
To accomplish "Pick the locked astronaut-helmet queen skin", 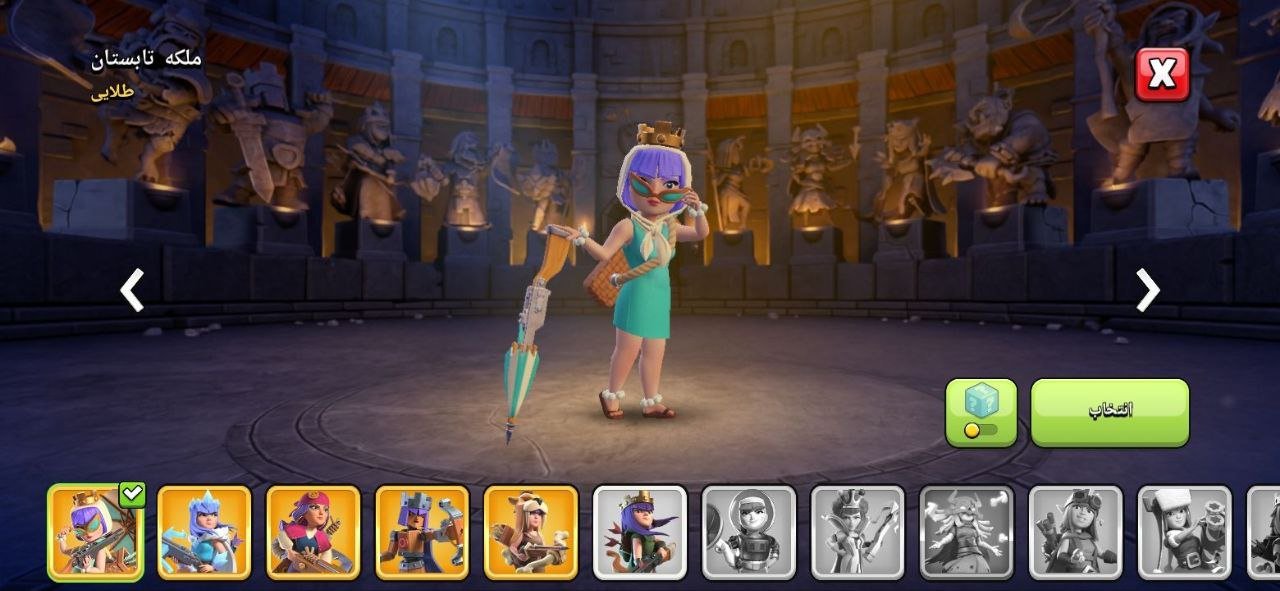I will 749,532.
